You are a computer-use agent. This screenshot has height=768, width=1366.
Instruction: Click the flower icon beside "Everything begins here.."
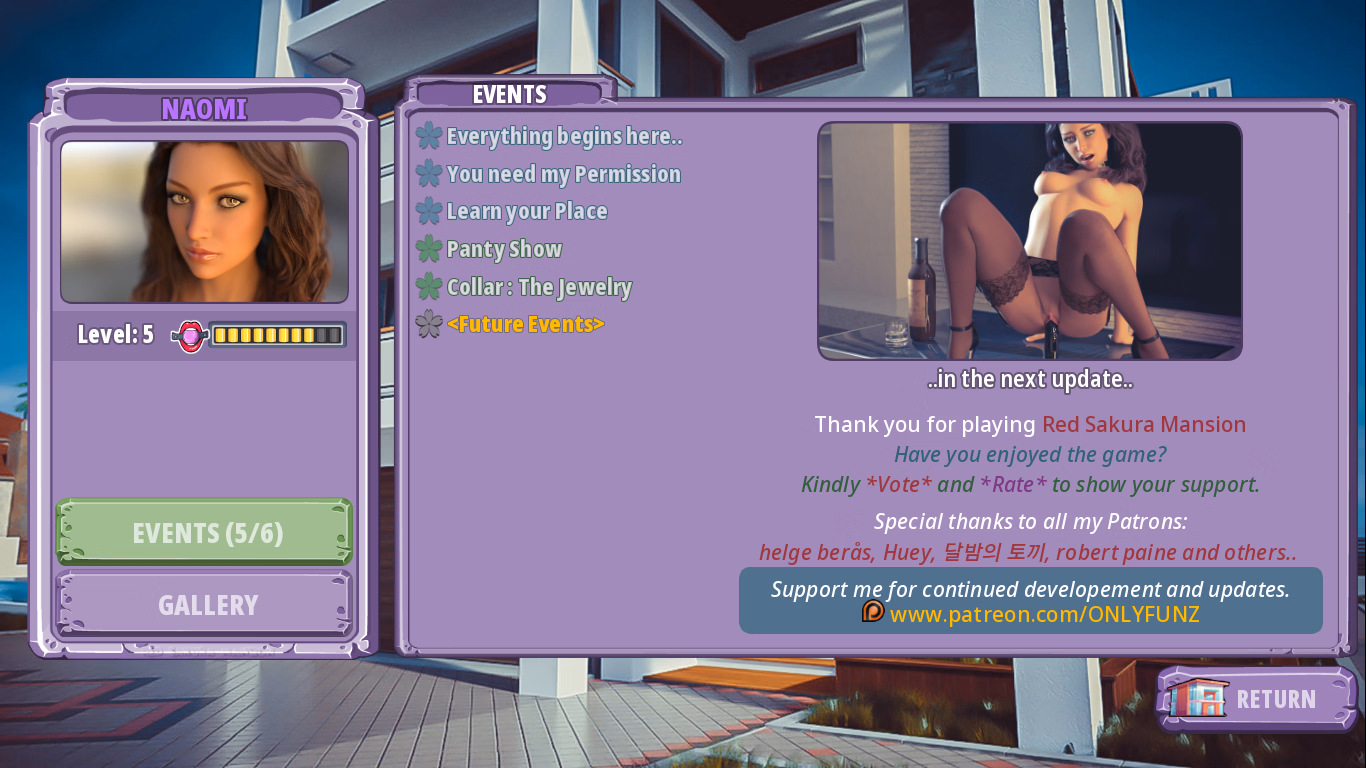pyautogui.click(x=428, y=137)
